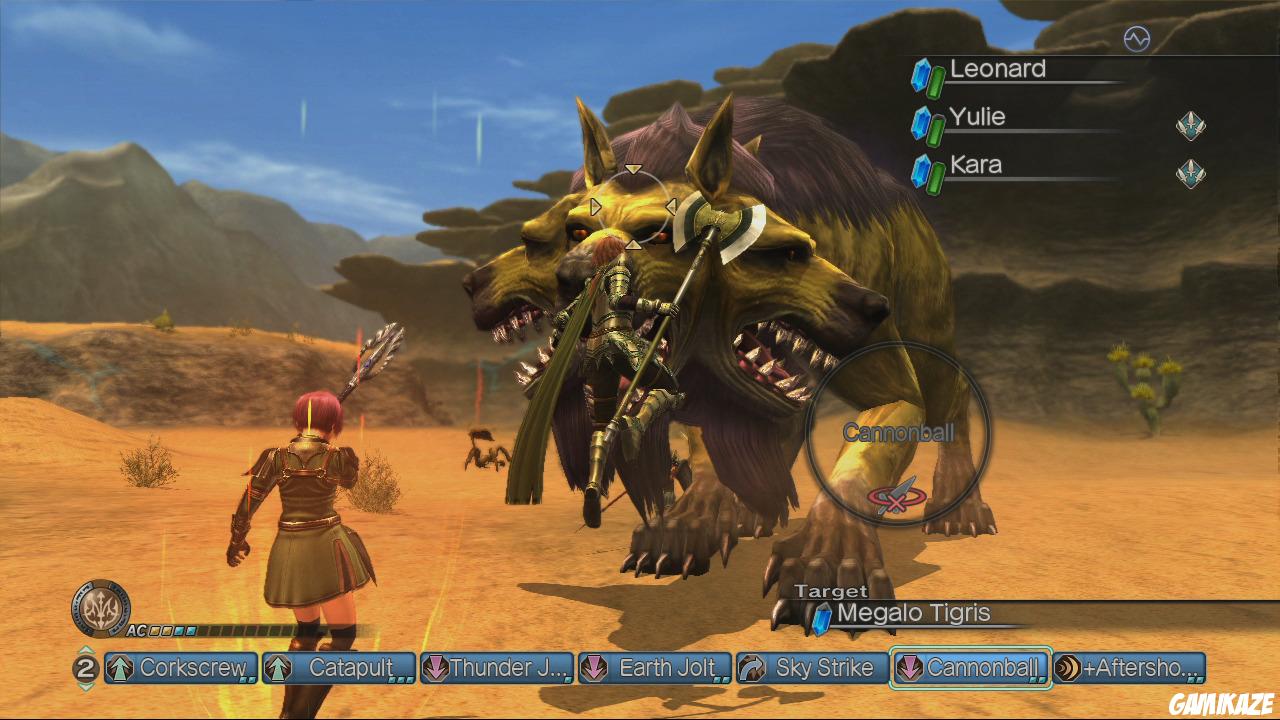Select the Thunder Jolt skill slot
Screen dimensions: 1280x720
(497, 668)
